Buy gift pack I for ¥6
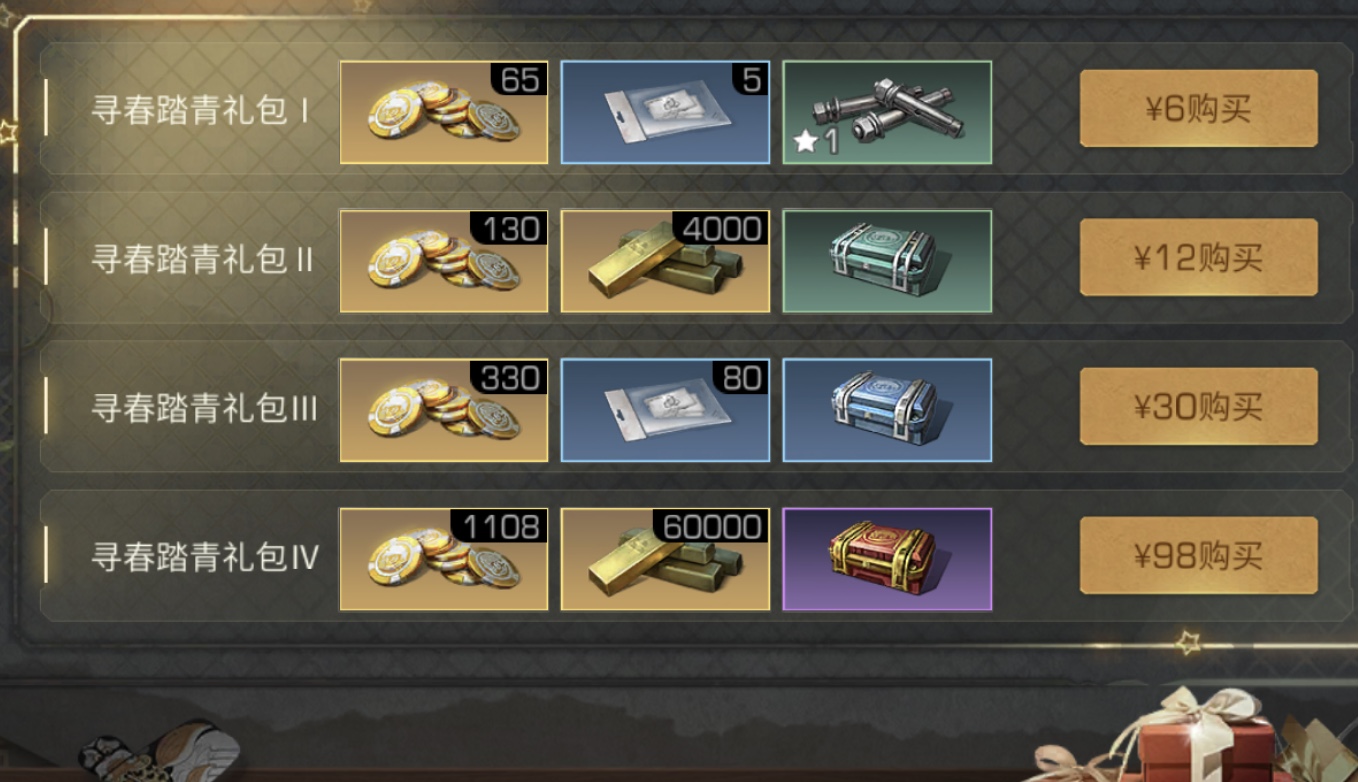1358x782 pixels. [1198, 108]
